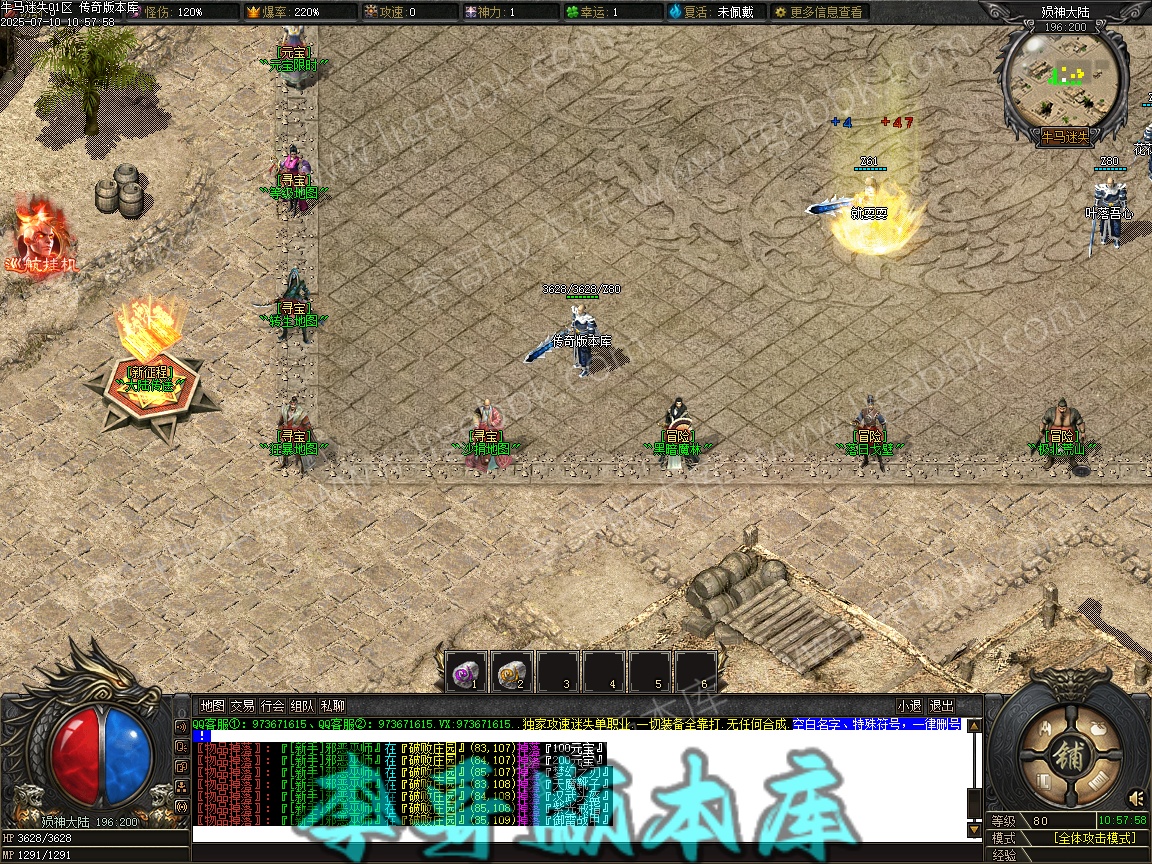Switch to the 私聊 private chat tab
The image size is (1152, 864).
coord(333,706)
